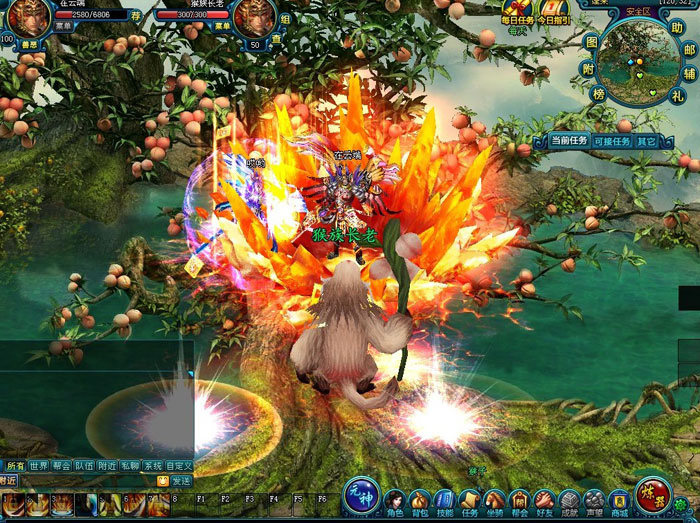This screenshot has width=700, height=523.
Task: Open the 好友 friends list
Action: 544,500
